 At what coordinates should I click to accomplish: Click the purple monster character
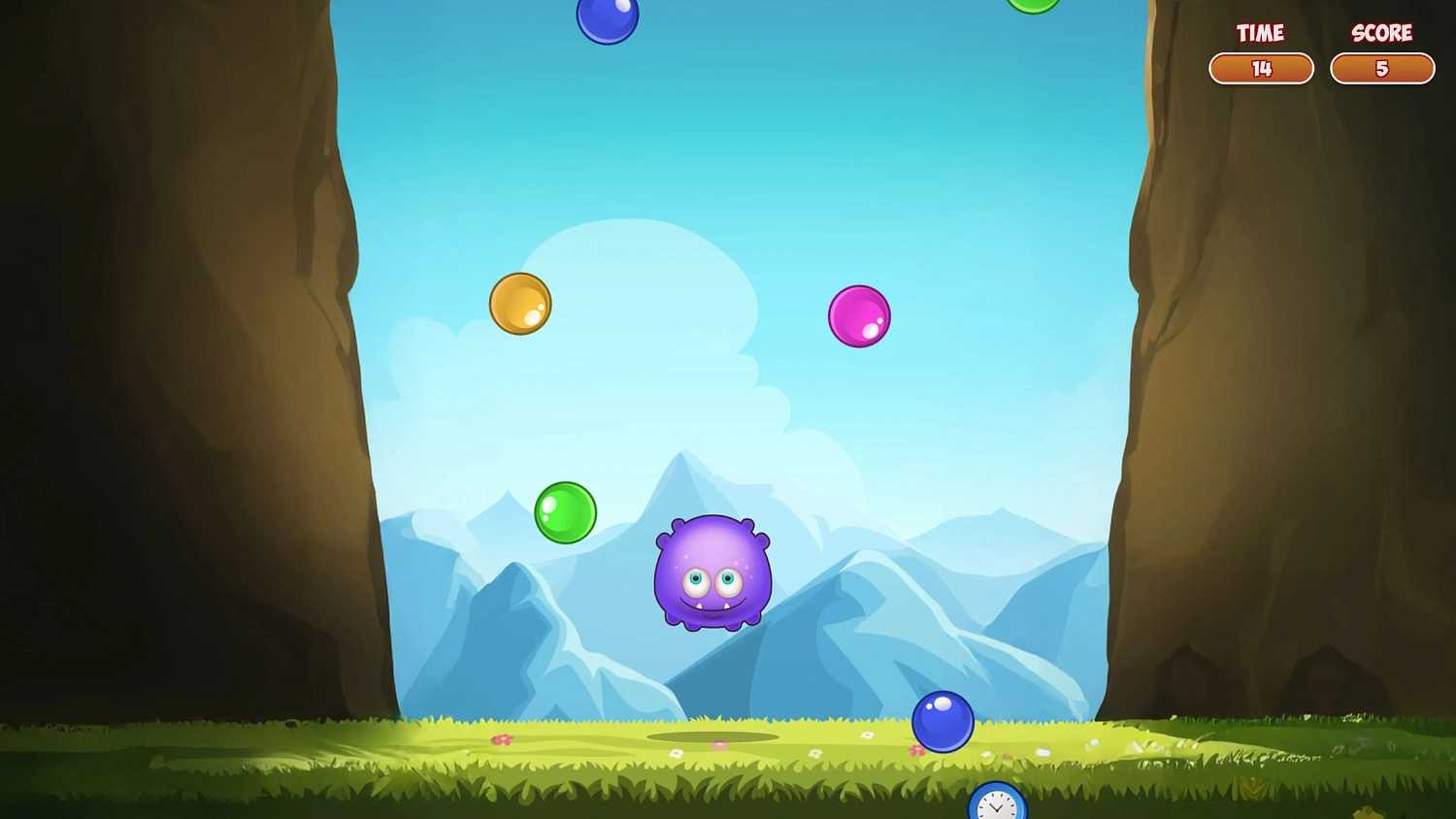pos(711,574)
